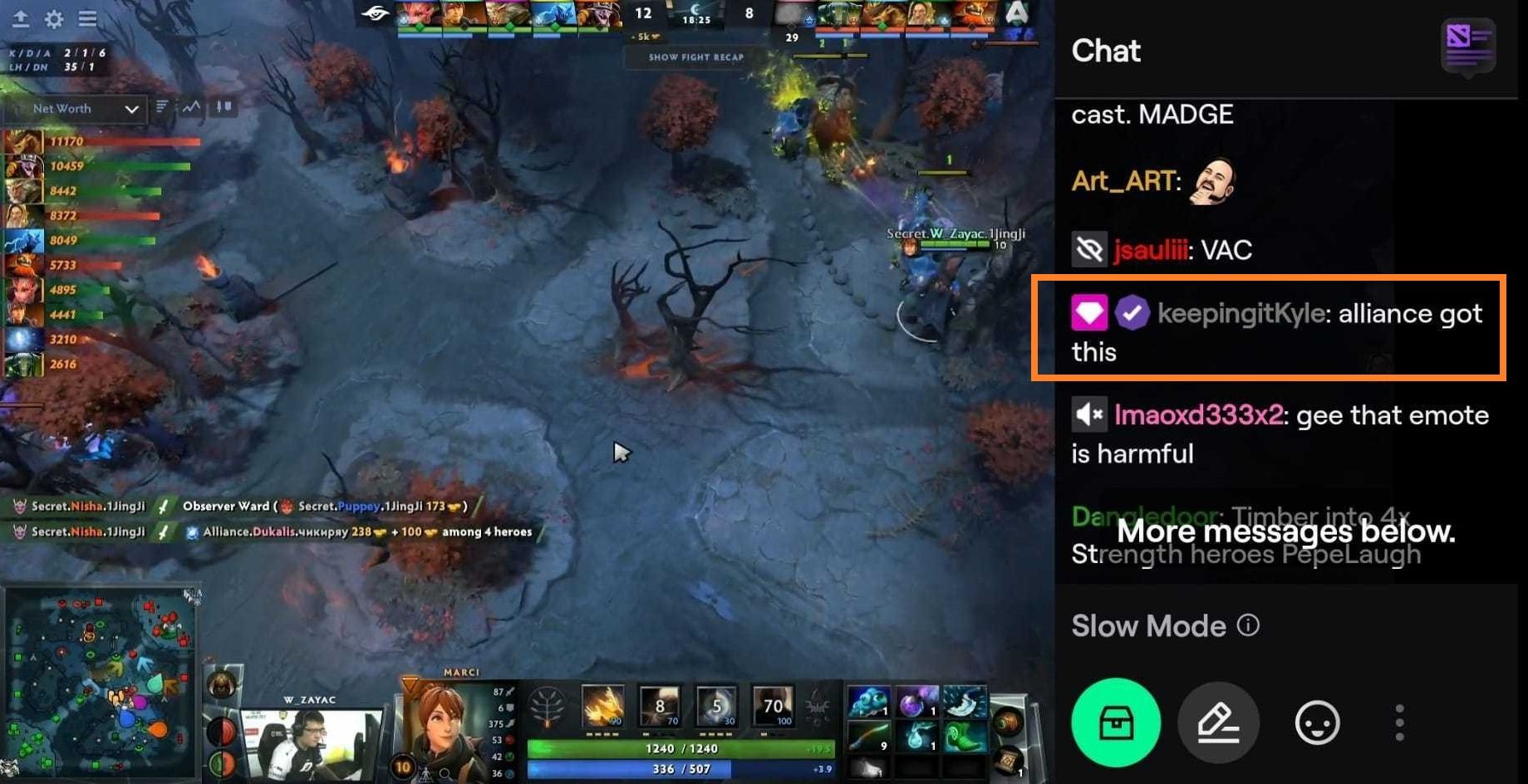
Task: Open the settings gear in the top-left corner
Action: pos(53,18)
